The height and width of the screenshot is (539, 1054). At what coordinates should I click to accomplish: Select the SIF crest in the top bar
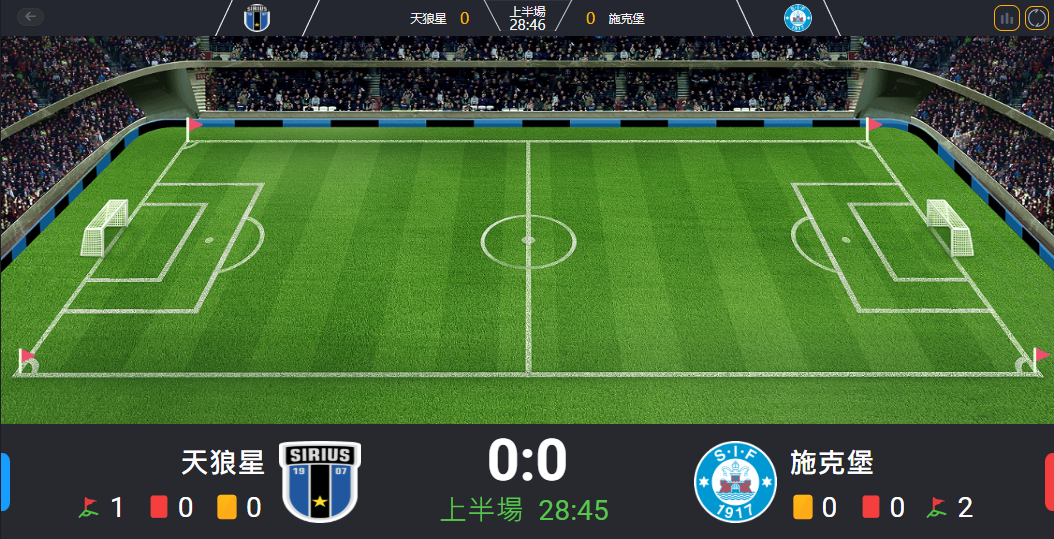point(798,18)
